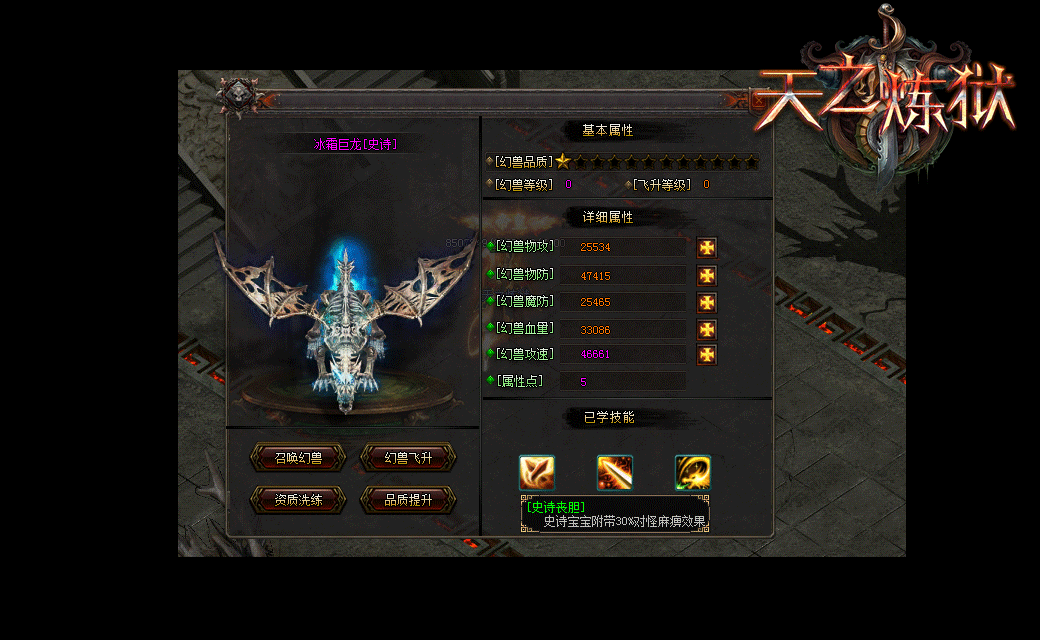Select the golden swirl learned skill icon

click(x=692, y=472)
